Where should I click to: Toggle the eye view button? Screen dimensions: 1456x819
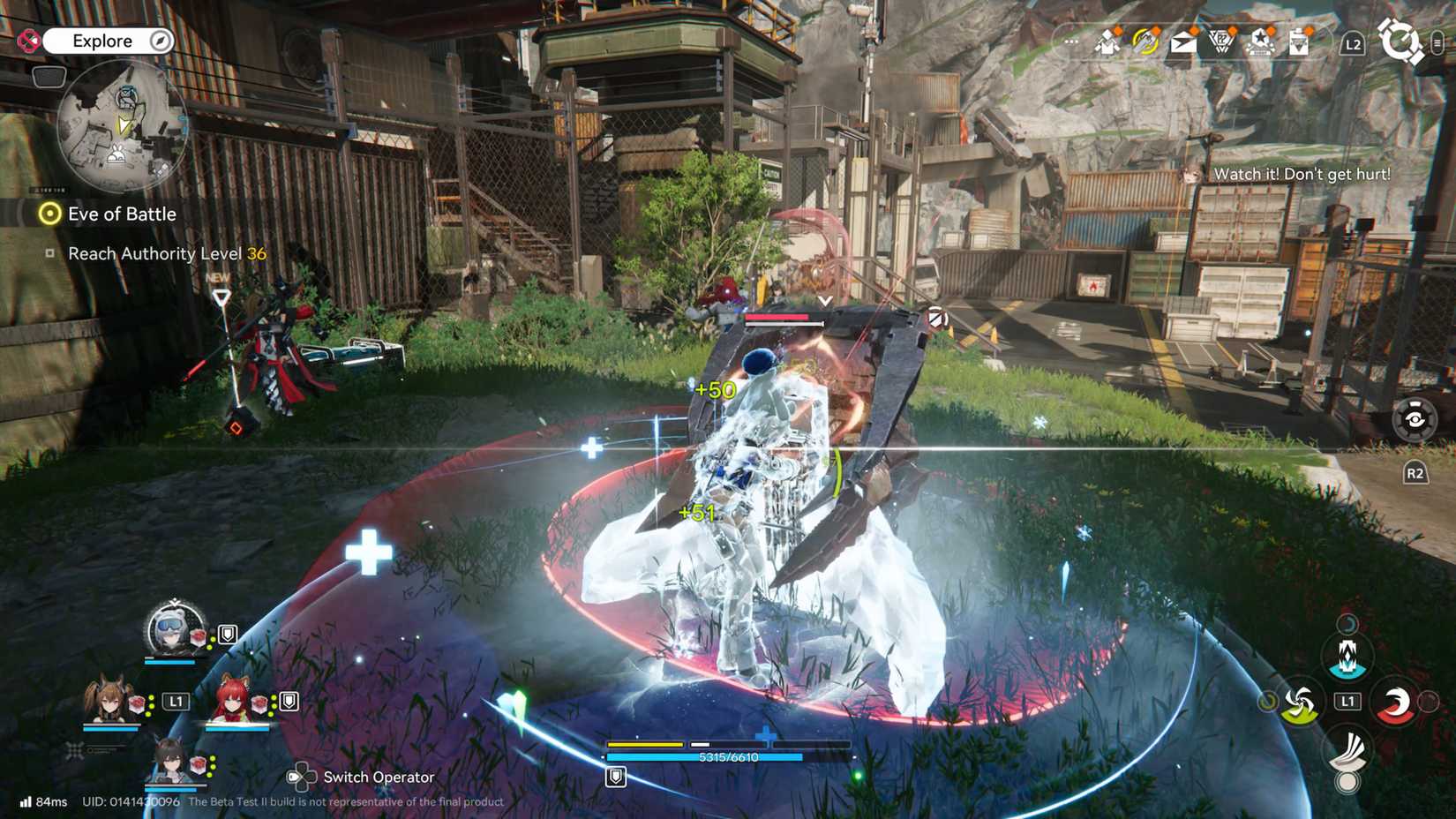pyautogui.click(x=1414, y=419)
